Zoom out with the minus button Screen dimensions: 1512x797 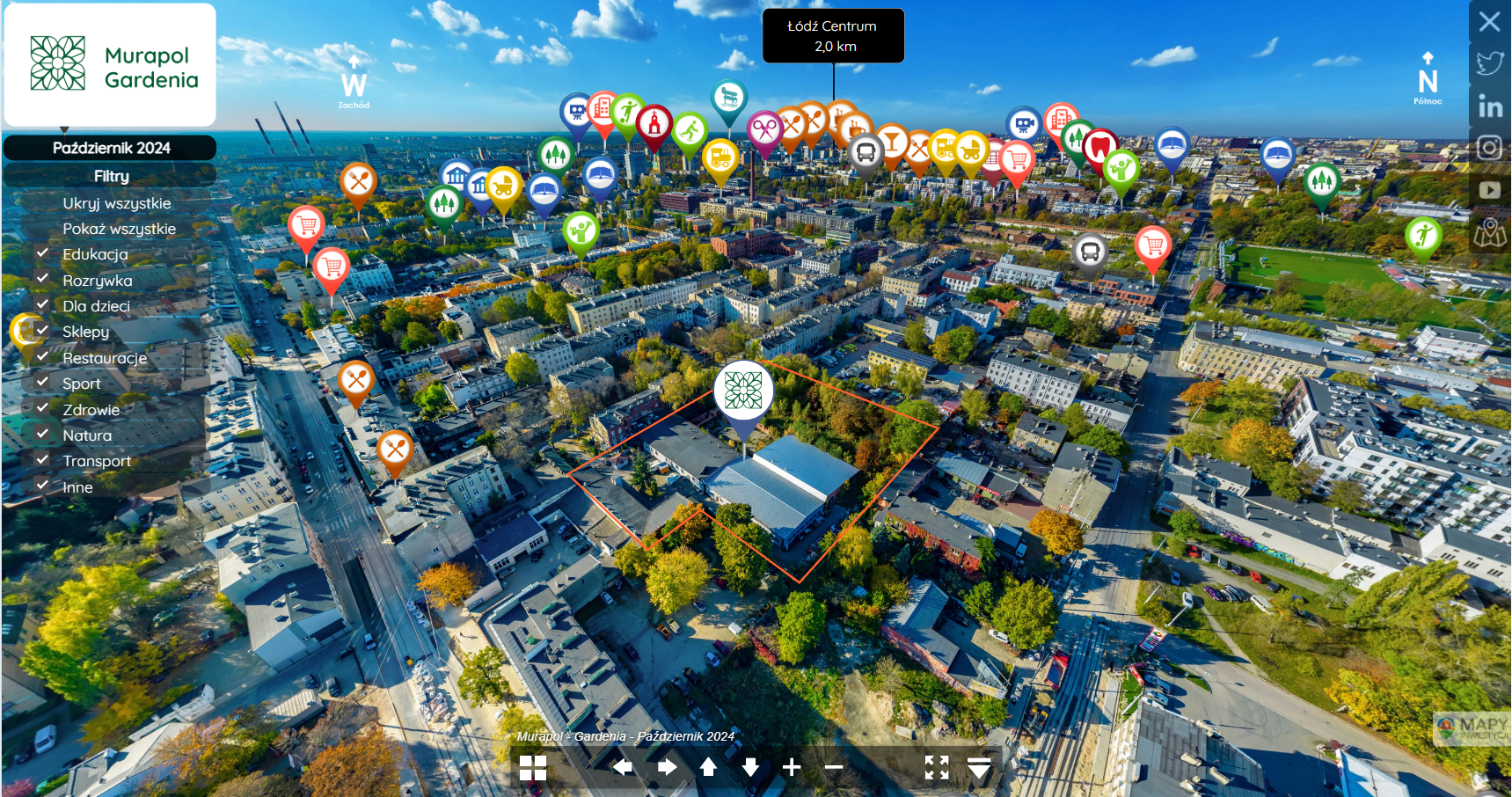(x=834, y=767)
